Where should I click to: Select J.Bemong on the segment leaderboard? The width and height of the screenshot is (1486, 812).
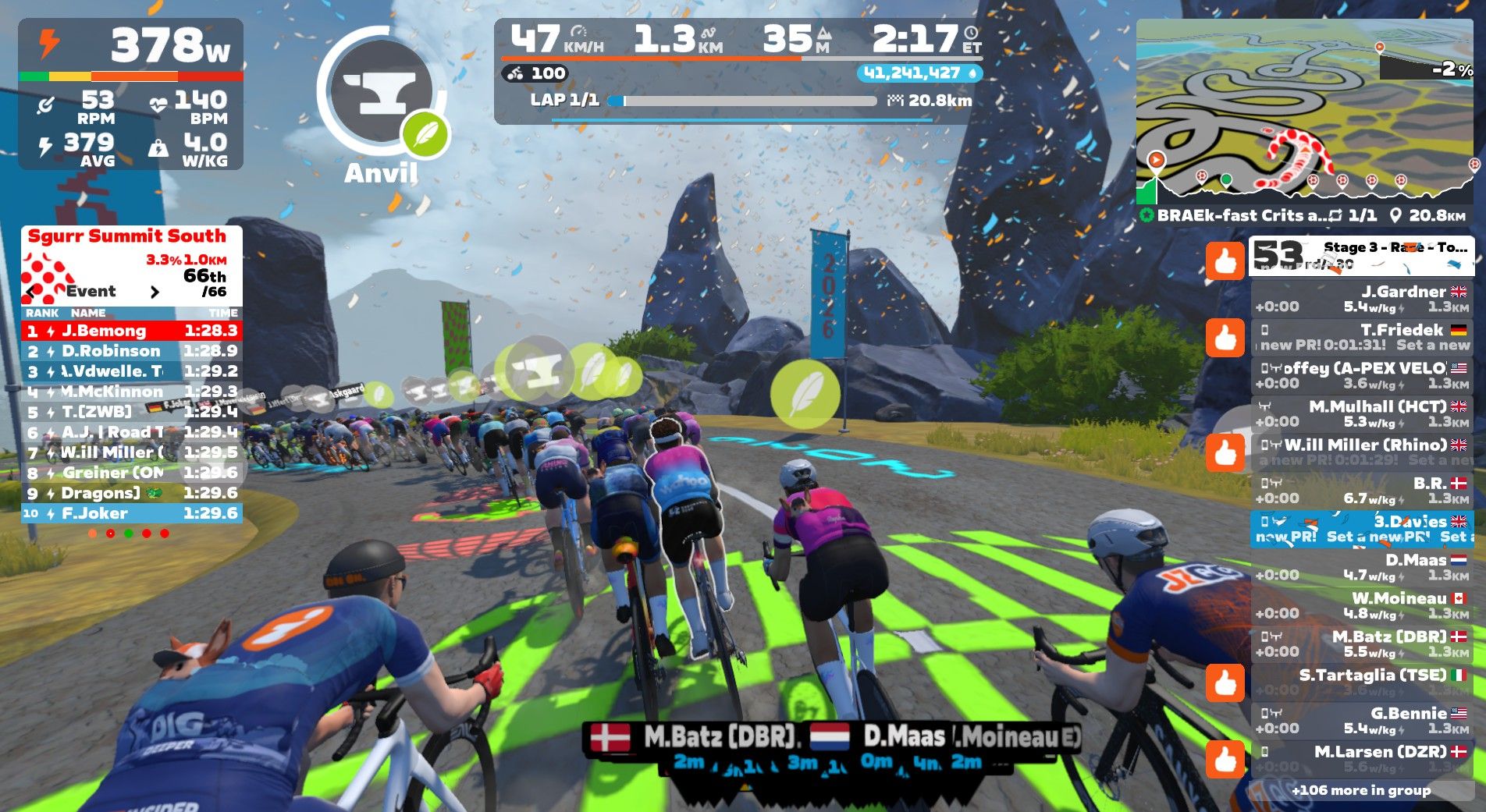(x=131, y=331)
